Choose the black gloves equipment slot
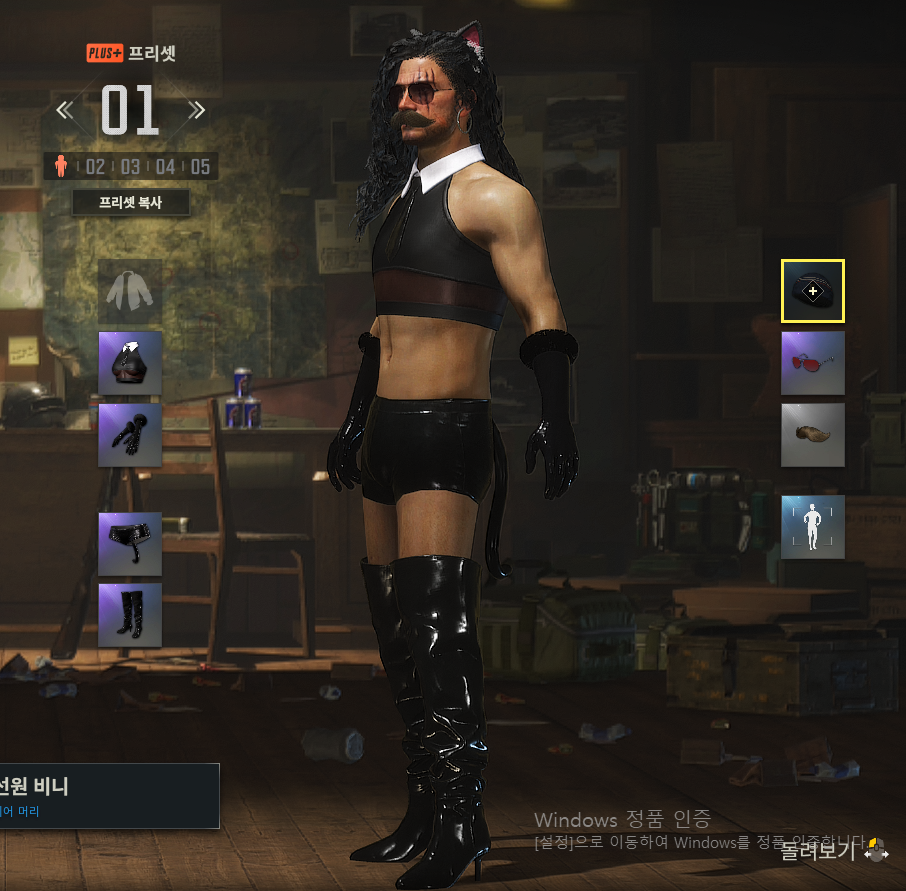 coord(130,435)
